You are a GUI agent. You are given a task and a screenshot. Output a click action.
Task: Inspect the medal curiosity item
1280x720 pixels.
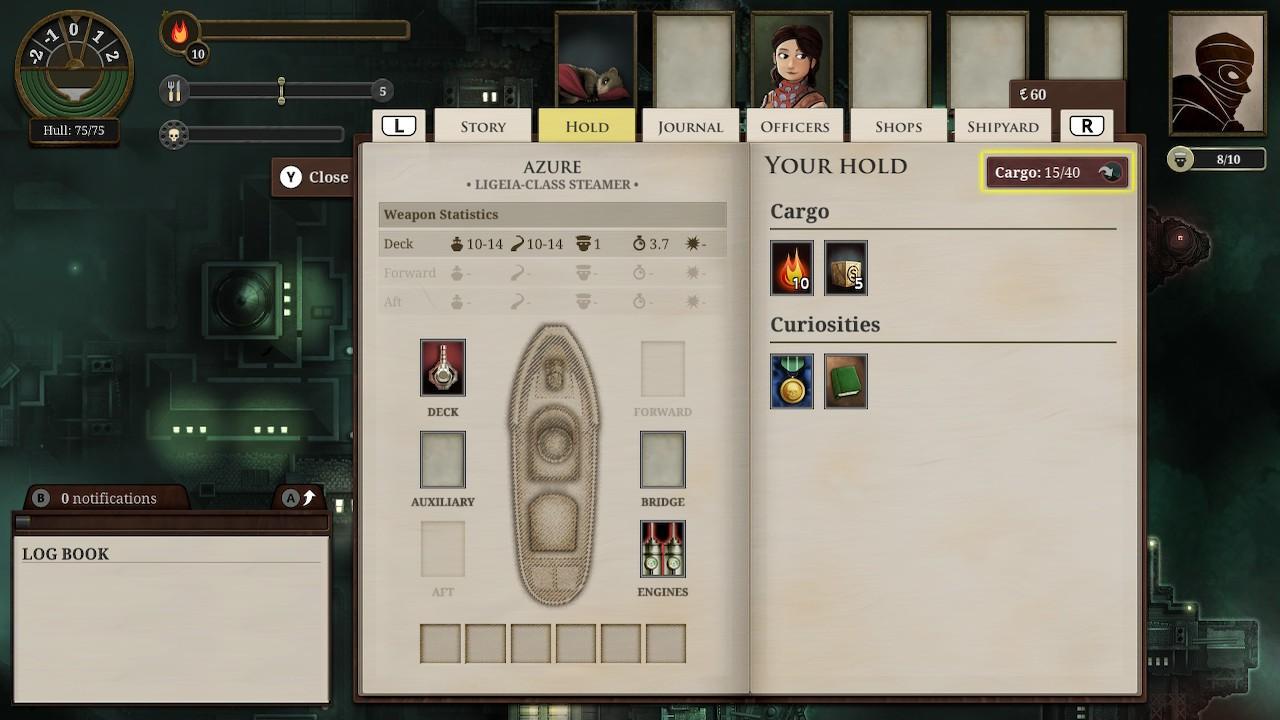pos(791,381)
